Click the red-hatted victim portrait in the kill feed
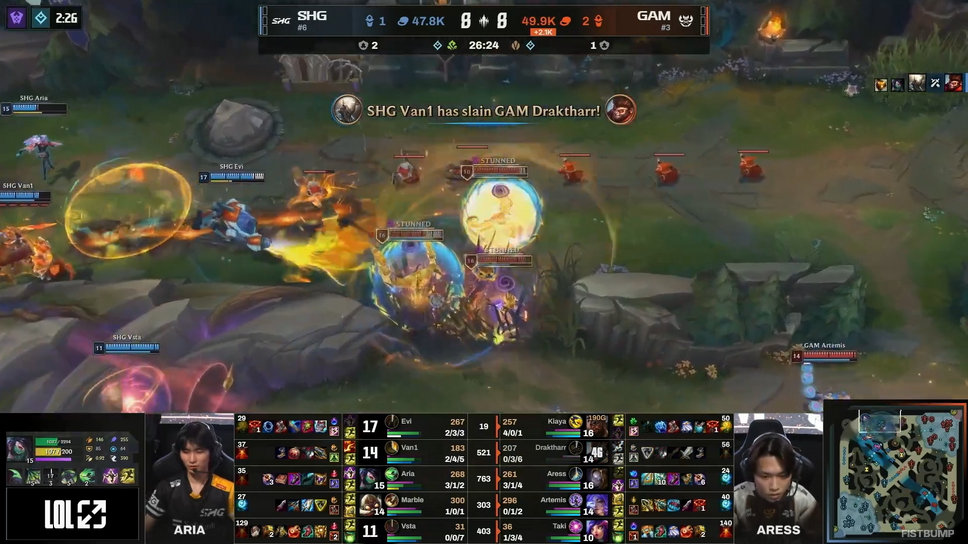The image size is (968, 544). tap(618, 110)
